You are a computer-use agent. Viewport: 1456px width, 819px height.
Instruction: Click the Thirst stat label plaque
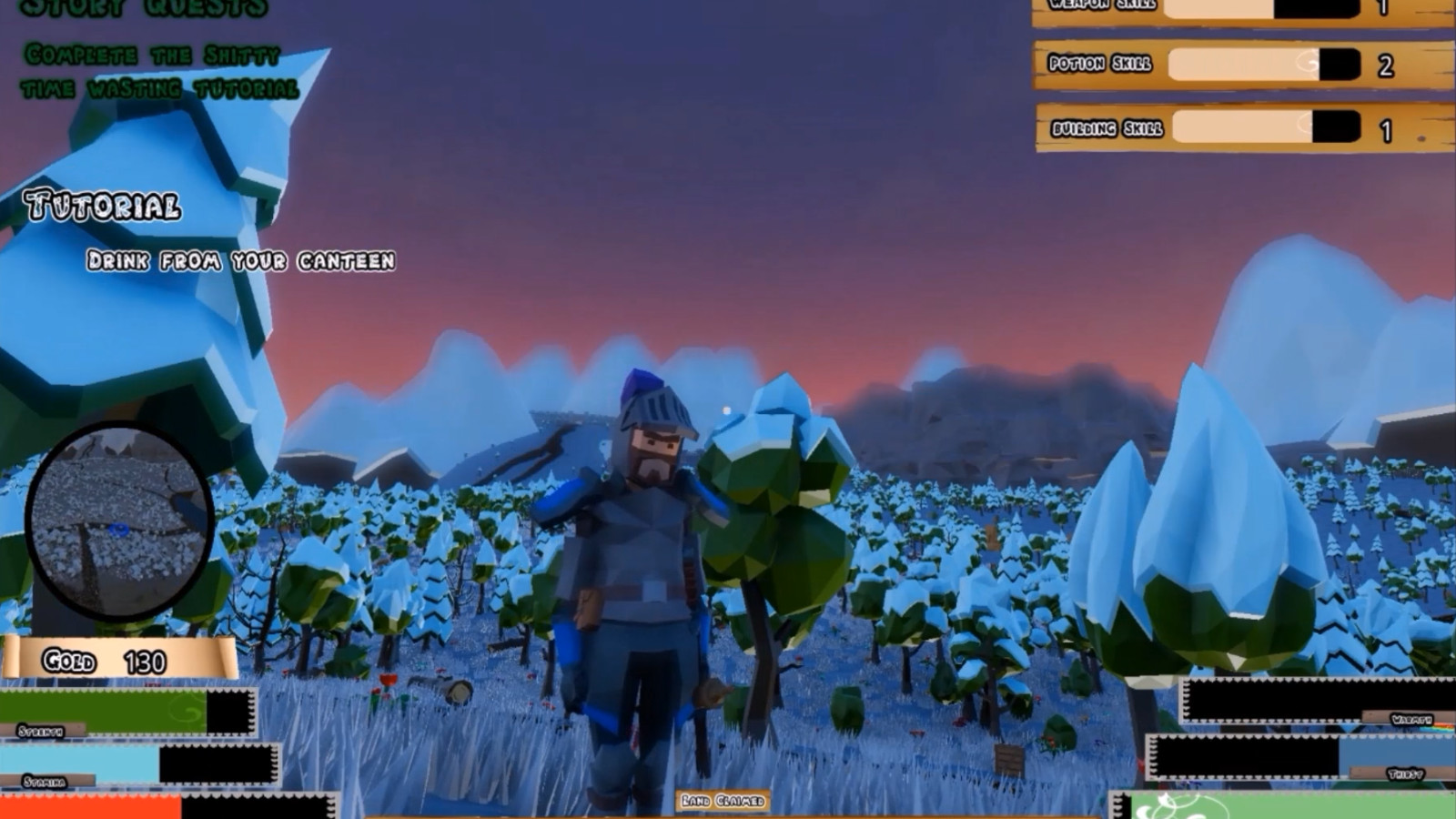1407,774
